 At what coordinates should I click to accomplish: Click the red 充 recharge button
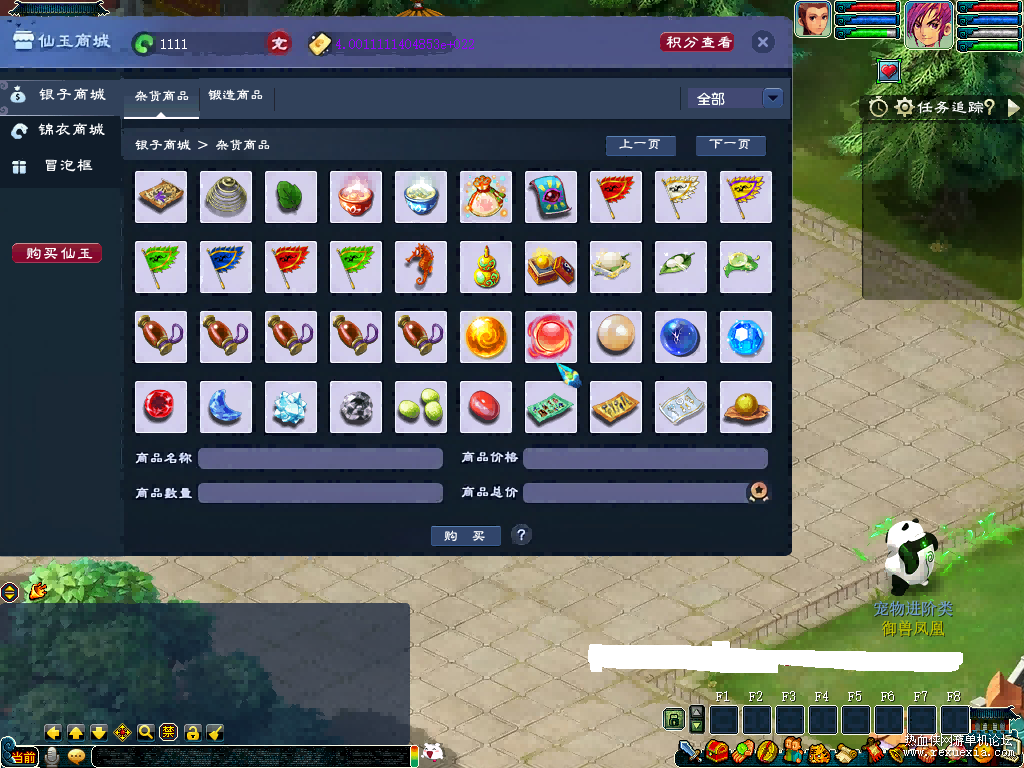coord(279,44)
